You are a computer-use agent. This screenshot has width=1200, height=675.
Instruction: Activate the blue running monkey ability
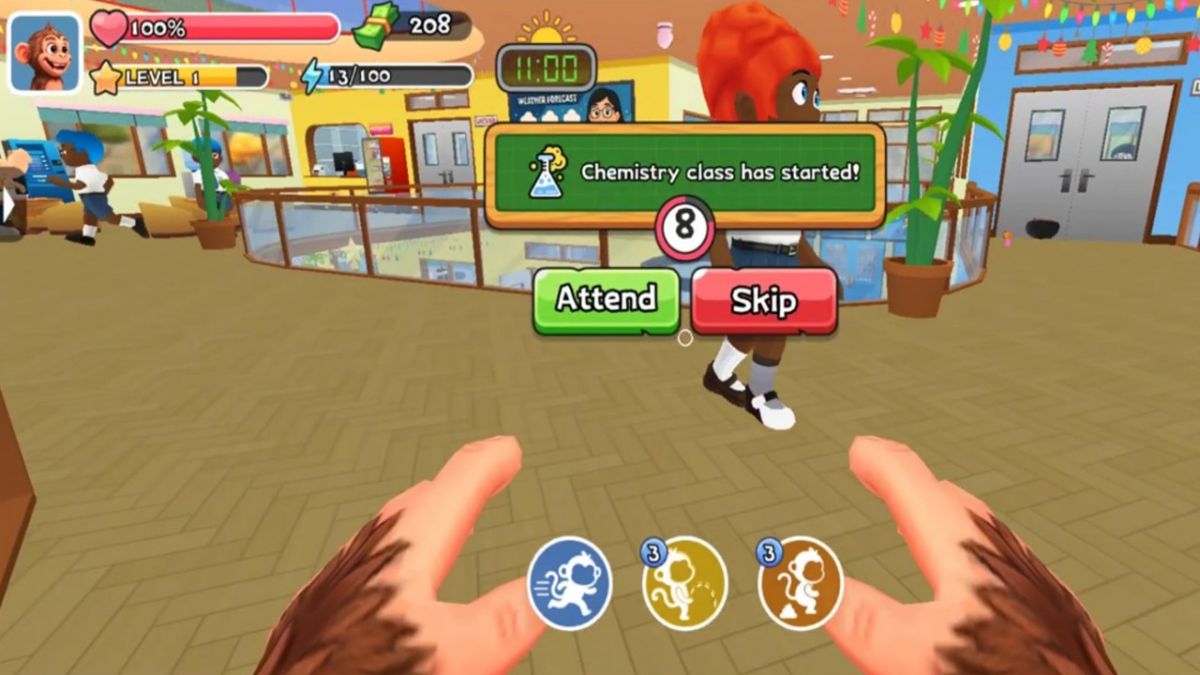point(569,584)
